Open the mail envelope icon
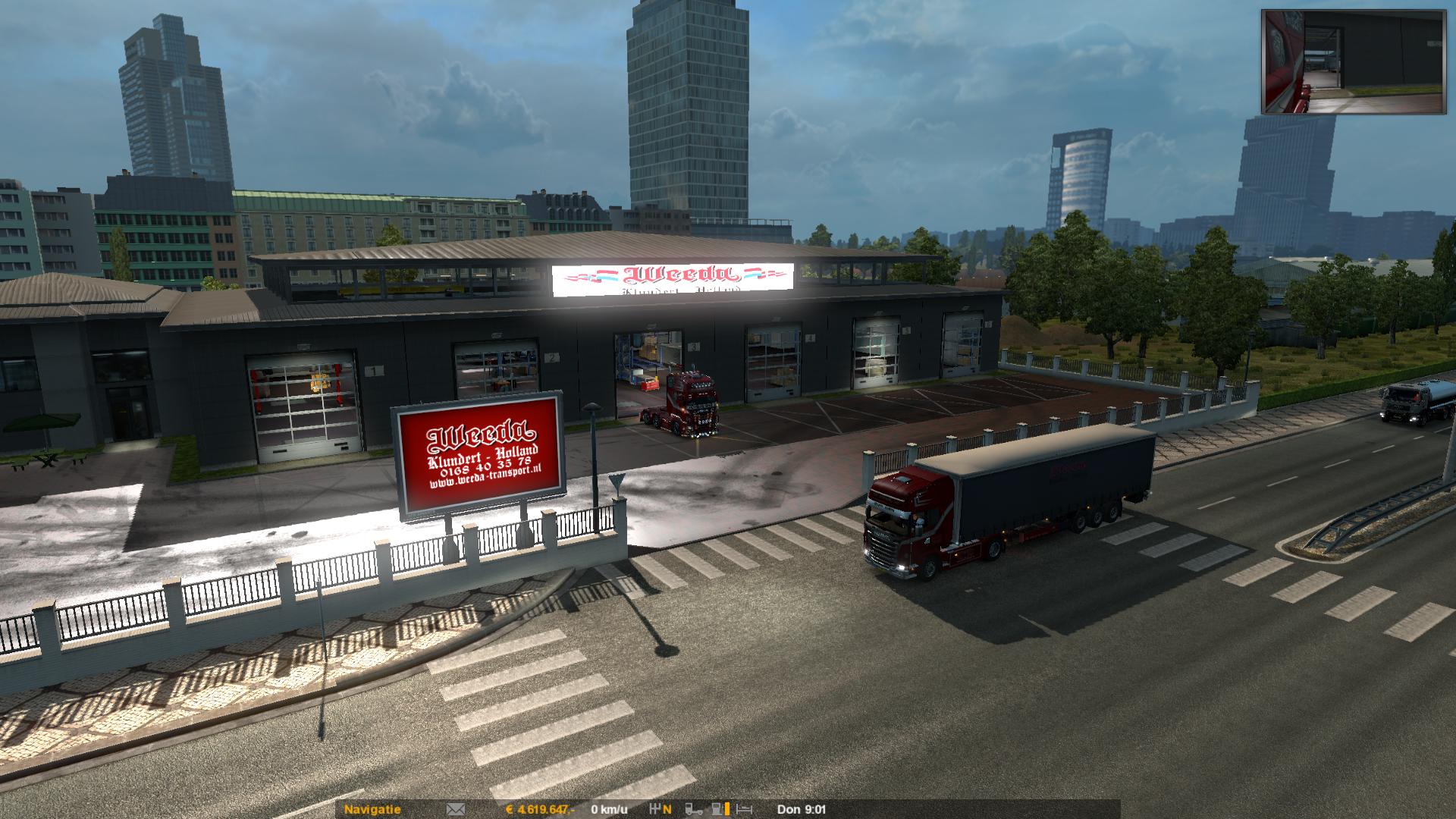The width and height of the screenshot is (1456, 819). 455,809
